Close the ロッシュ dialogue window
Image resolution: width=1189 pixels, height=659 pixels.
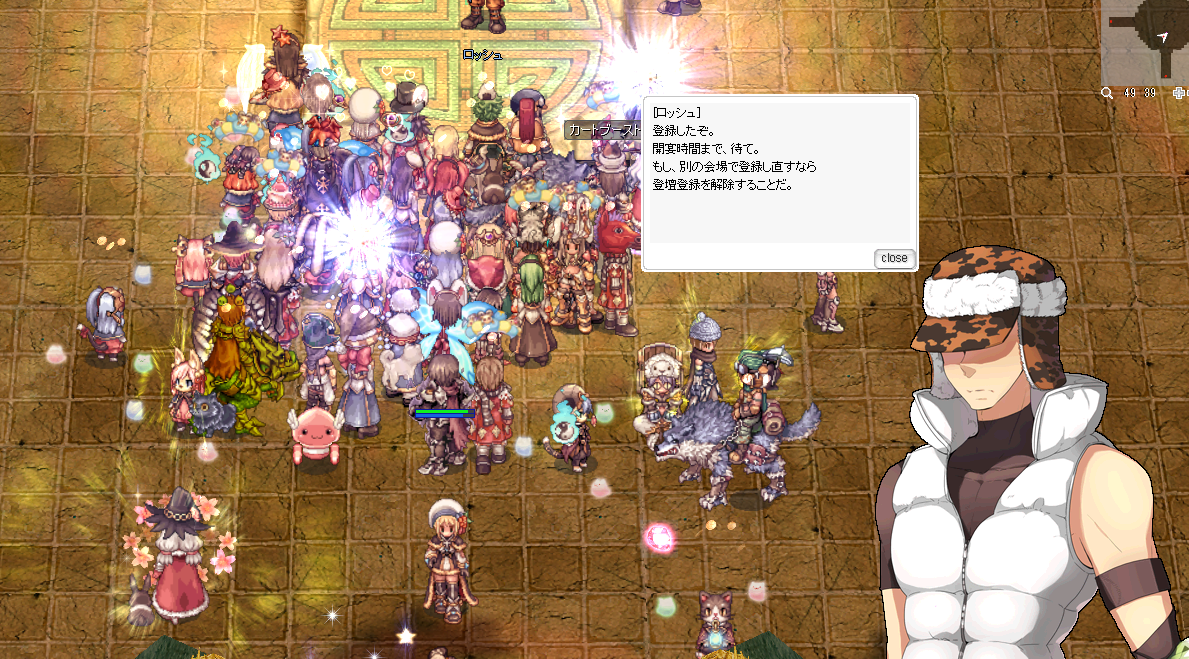pyautogui.click(x=894, y=258)
